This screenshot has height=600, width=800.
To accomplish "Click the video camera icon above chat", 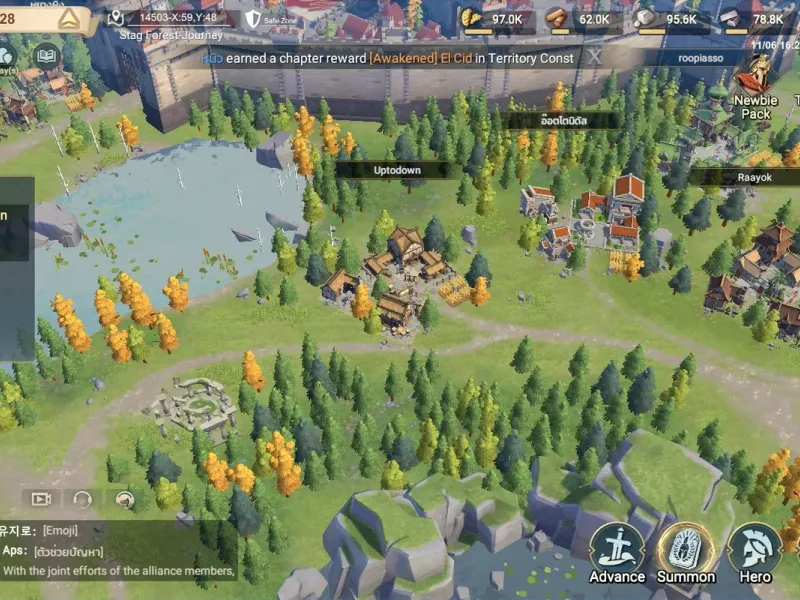I will [41, 498].
